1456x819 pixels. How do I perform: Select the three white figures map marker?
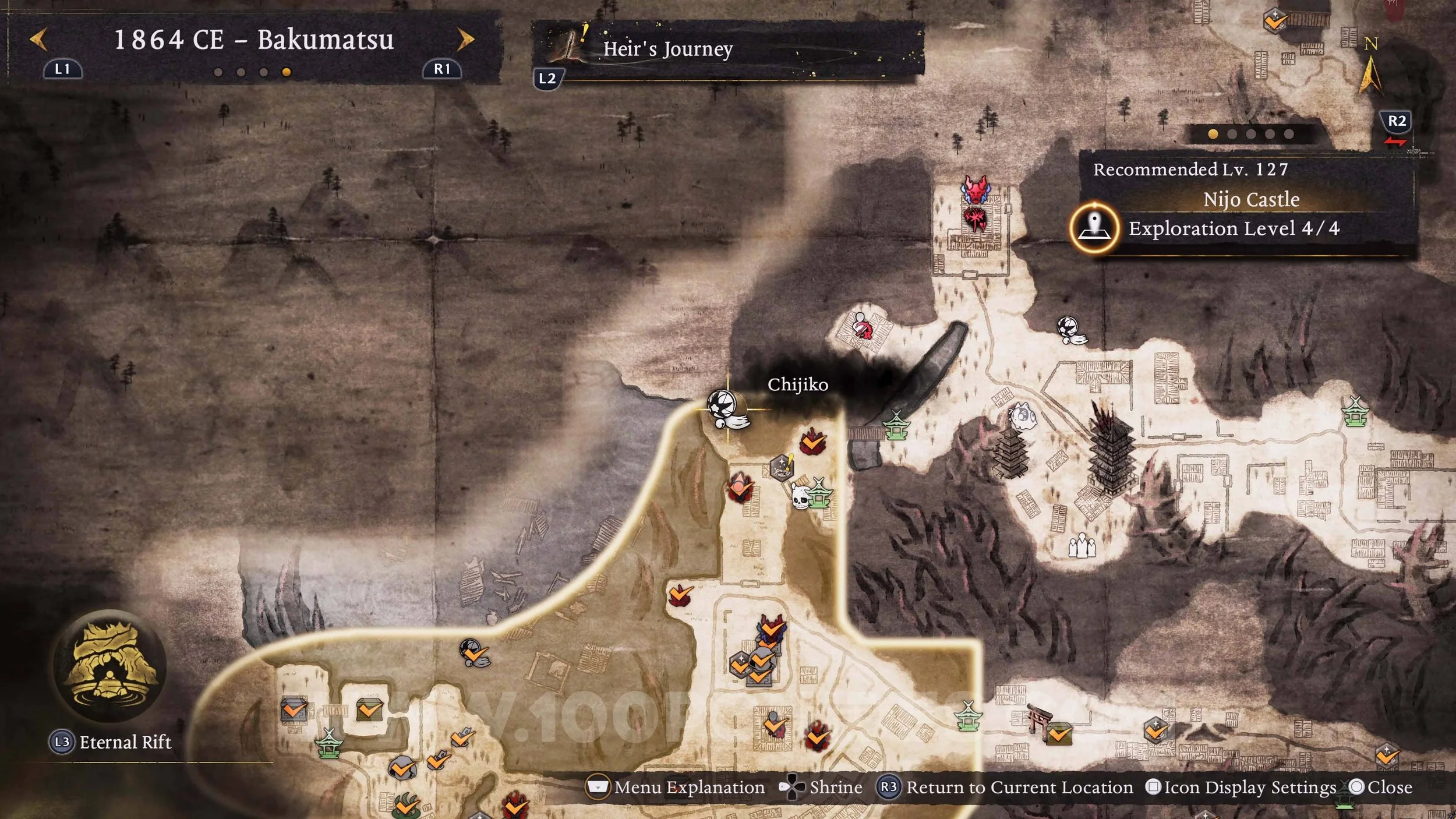[1082, 546]
